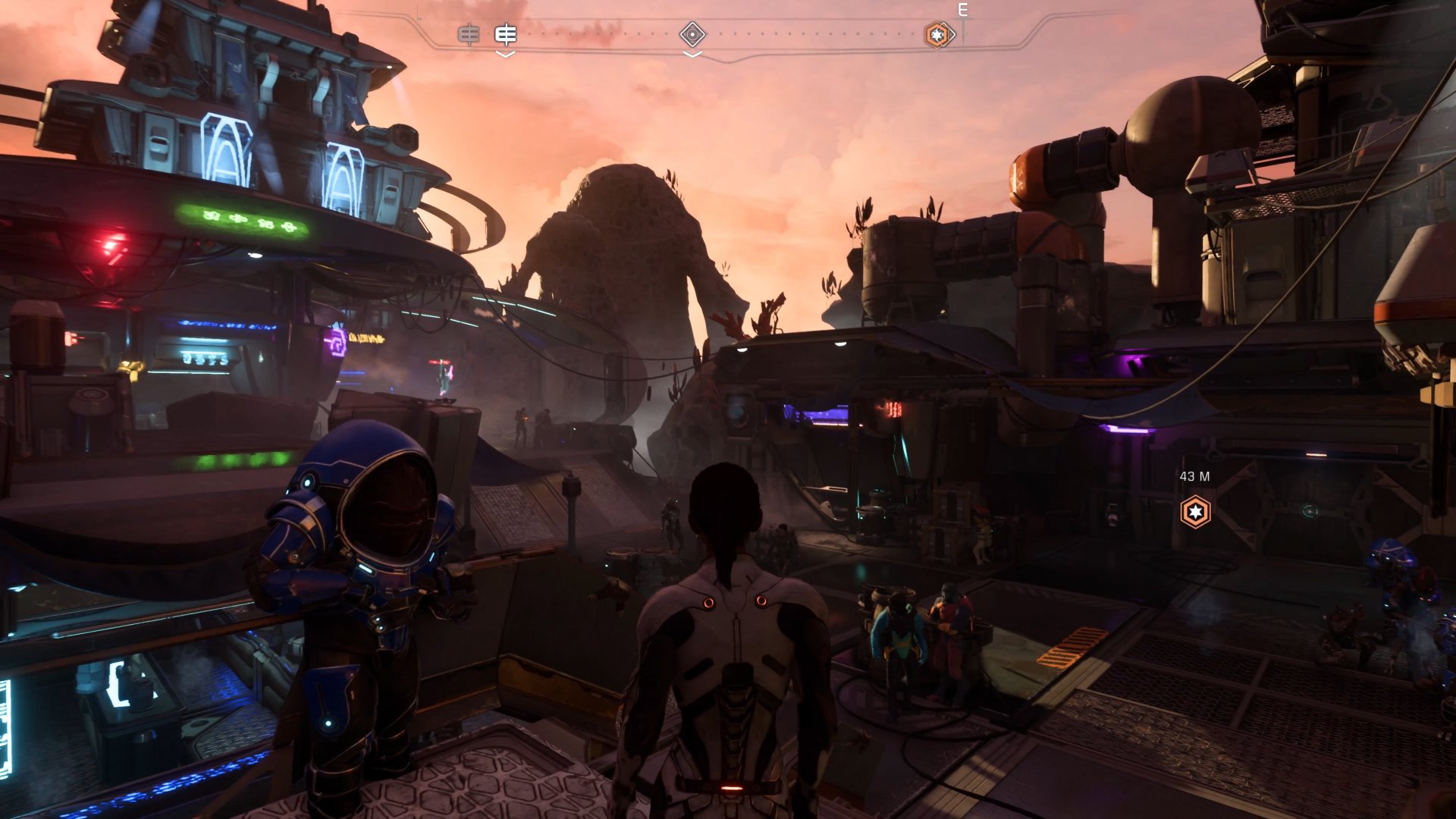The width and height of the screenshot is (1456, 819).
Task: Click the orange hexagon marker on the compass bar
Action: [939, 35]
